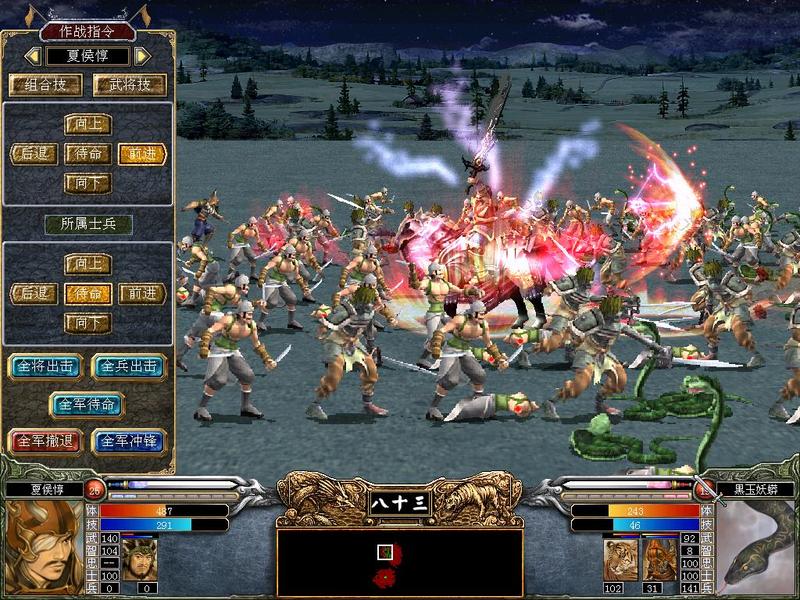Order 所属士兵 soldiers to 后退 retreat
Viewport: 800px width, 600px height.
tap(34, 293)
